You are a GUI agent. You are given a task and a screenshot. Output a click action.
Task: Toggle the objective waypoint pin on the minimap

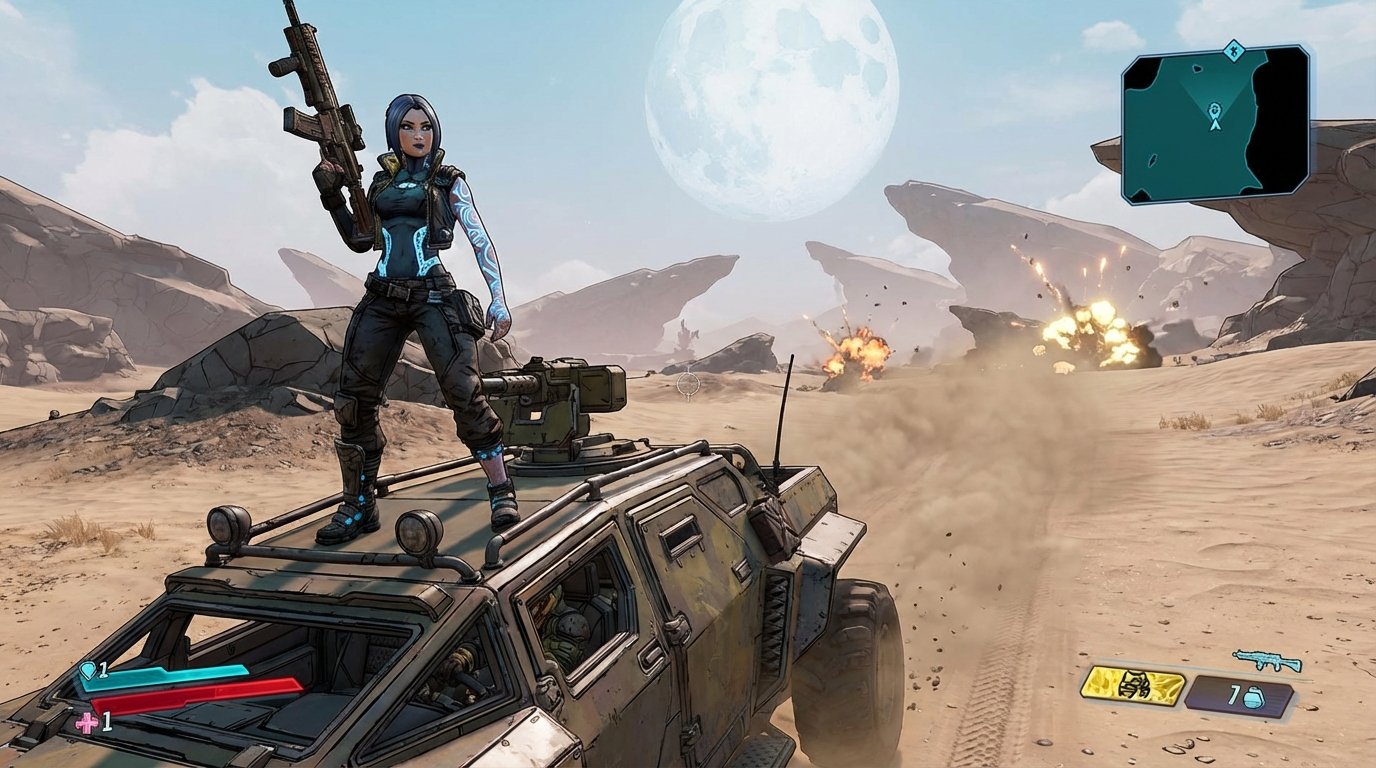pos(1213,110)
